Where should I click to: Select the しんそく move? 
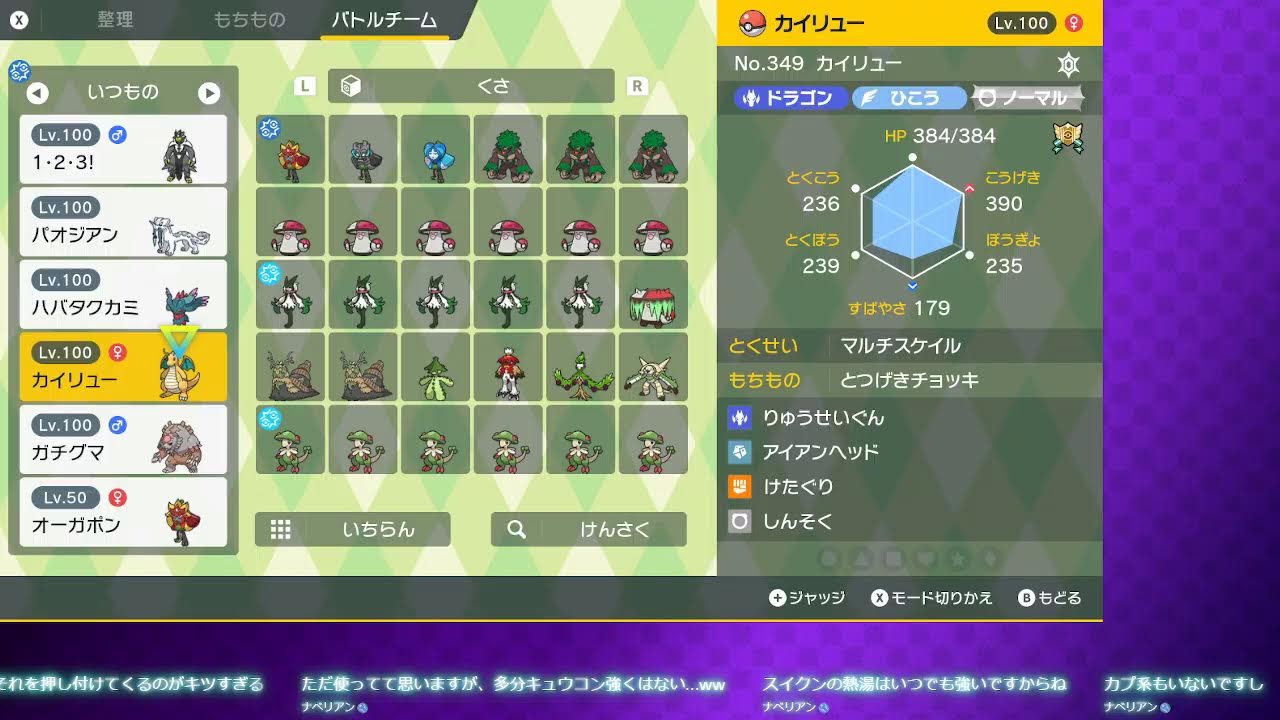(797, 521)
